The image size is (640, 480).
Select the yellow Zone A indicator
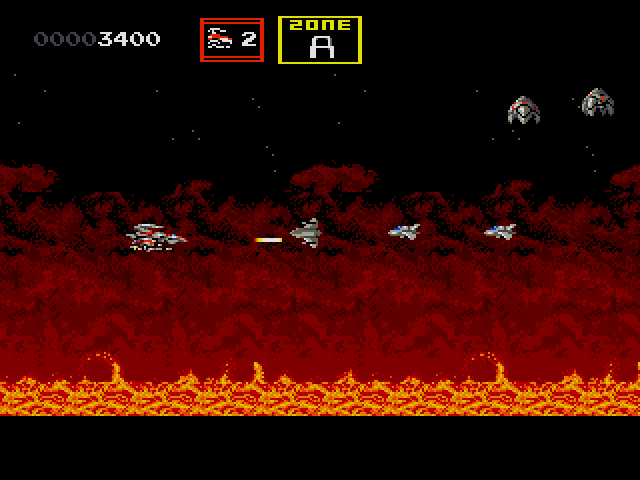tap(319, 40)
